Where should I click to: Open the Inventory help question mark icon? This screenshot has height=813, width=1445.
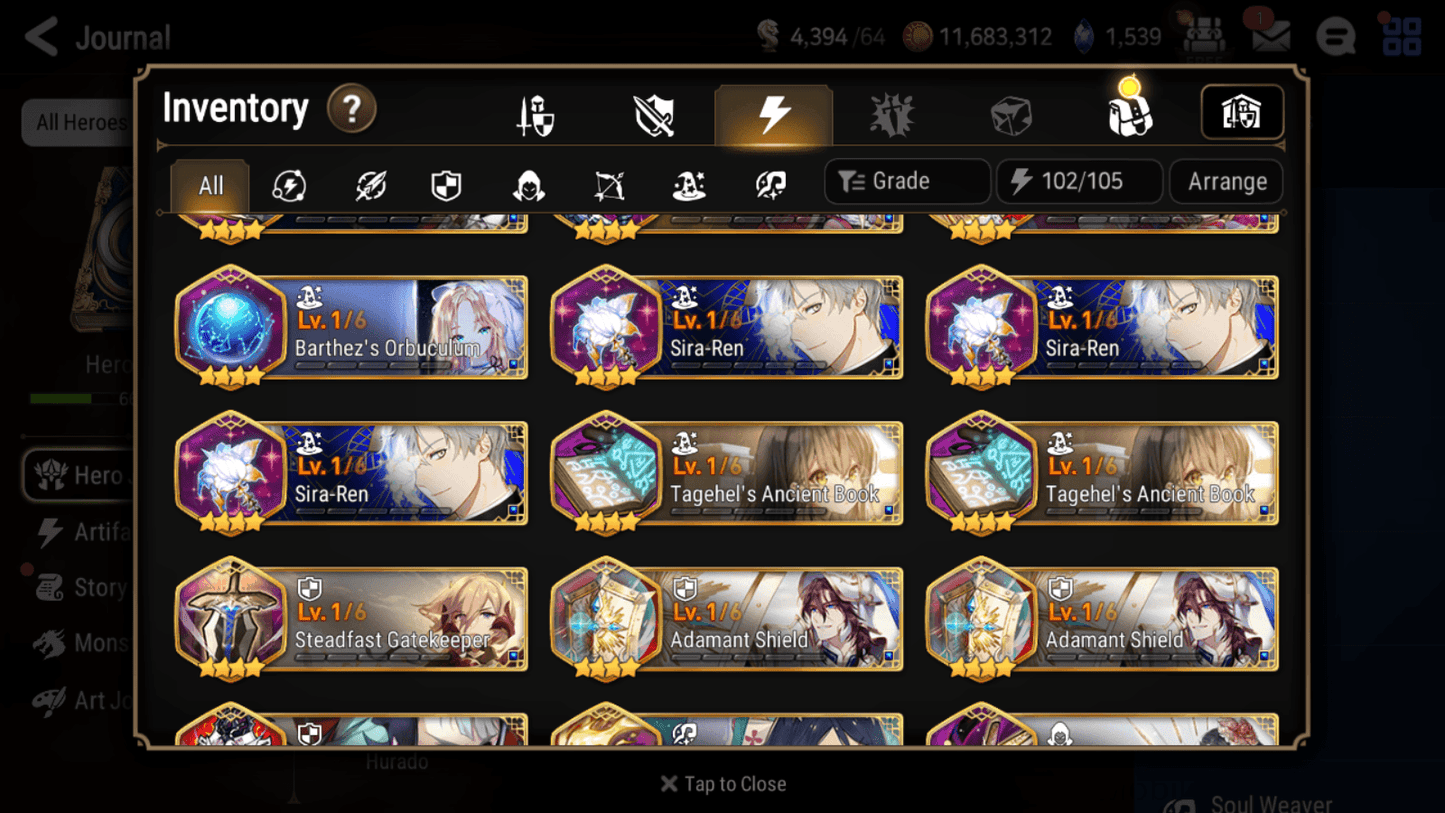click(x=352, y=111)
